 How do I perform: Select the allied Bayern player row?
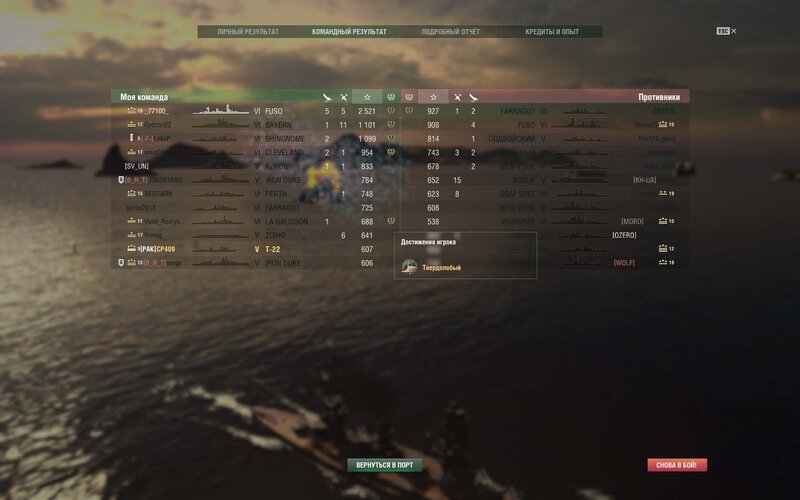coord(240,125)
